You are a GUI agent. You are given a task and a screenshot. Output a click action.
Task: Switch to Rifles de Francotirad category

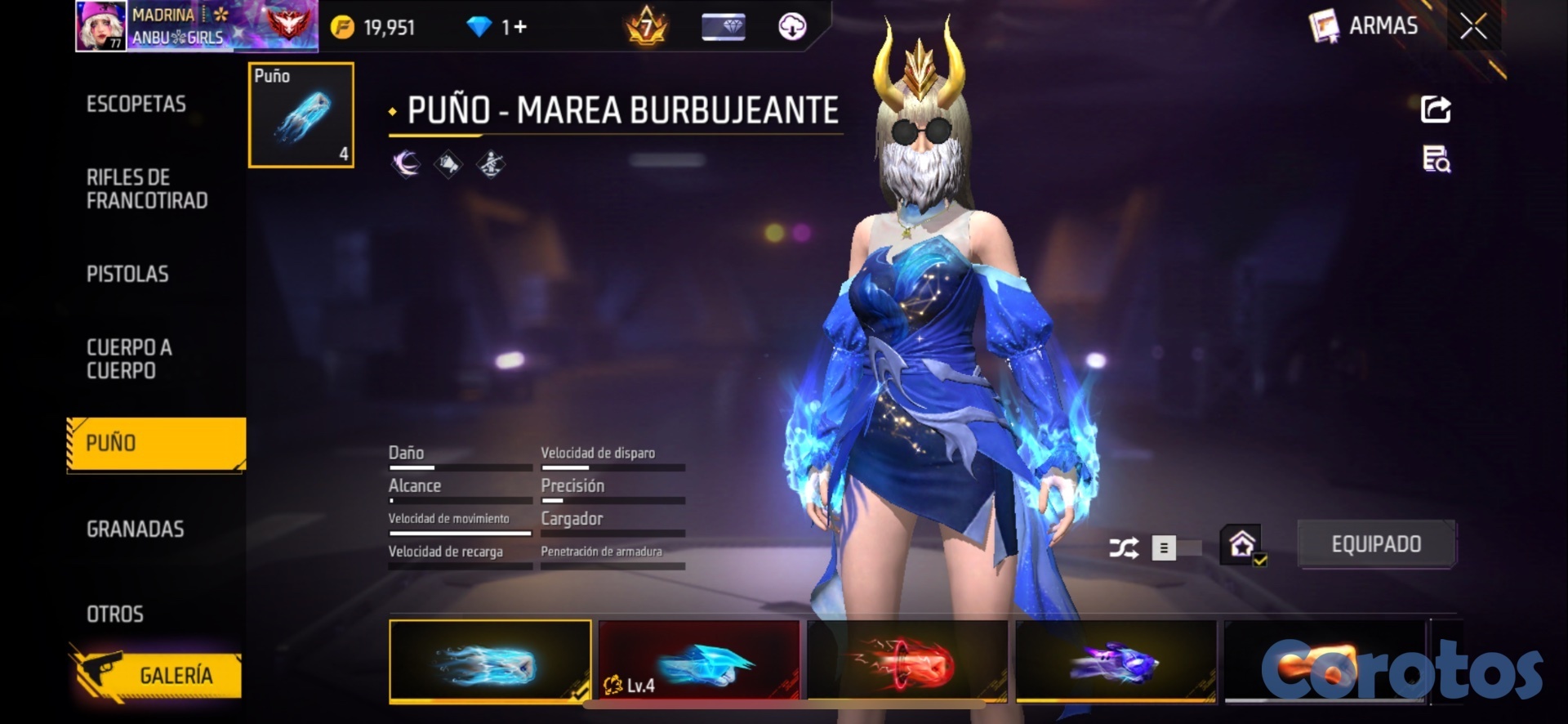pos(147,190)
